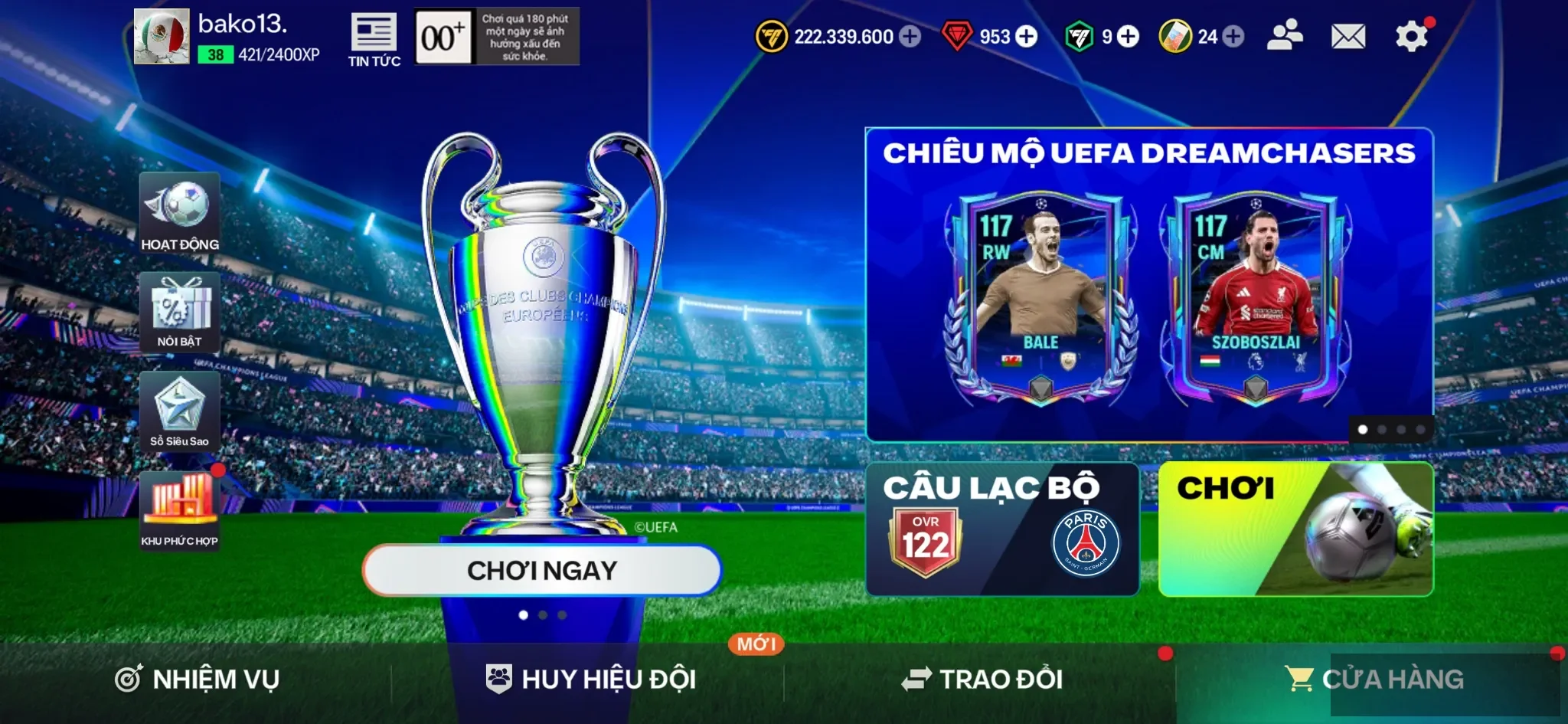
Task: Open the HOẠT ĐỘNG activities panel
Action: pyautogui.click(x=180, y=211)
